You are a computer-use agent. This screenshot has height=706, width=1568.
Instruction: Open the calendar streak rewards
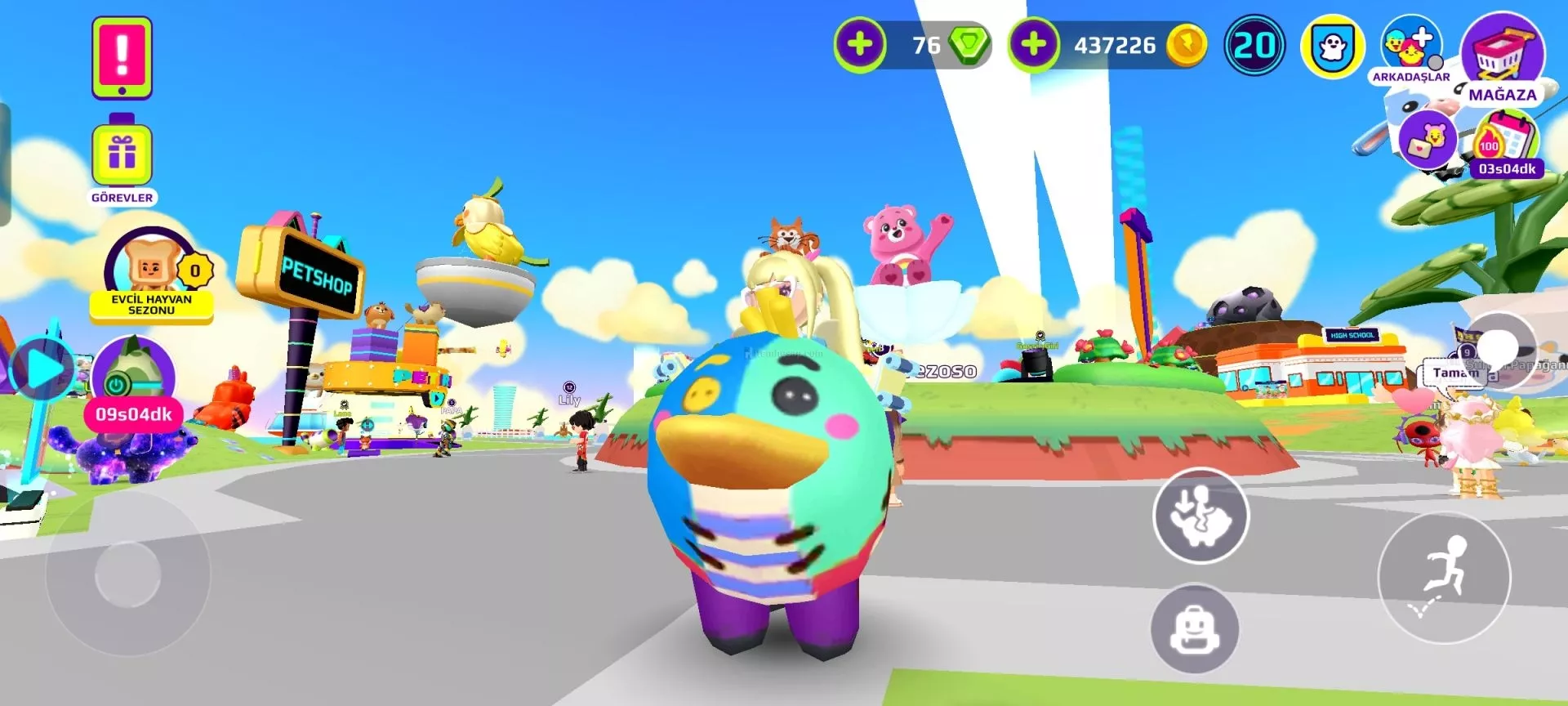coord(1507,141)
